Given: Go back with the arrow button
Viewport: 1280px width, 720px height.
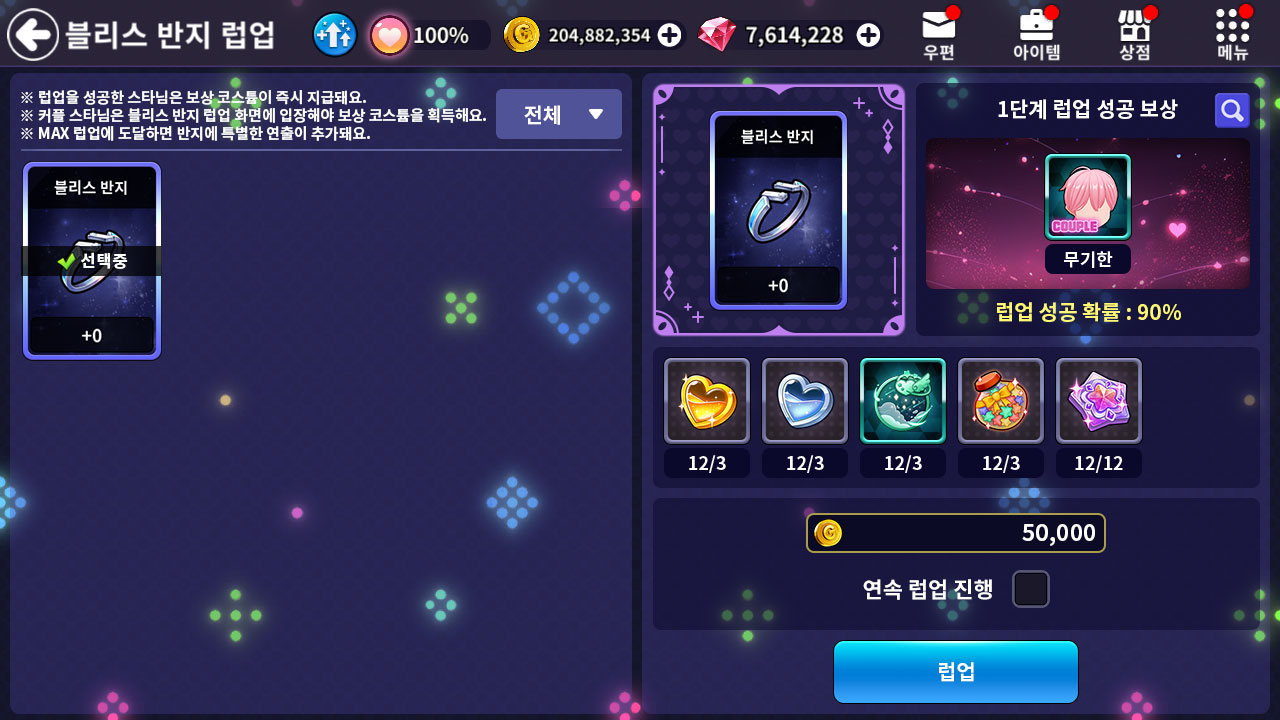Looking at the screenshot, I should pos(33,35).
